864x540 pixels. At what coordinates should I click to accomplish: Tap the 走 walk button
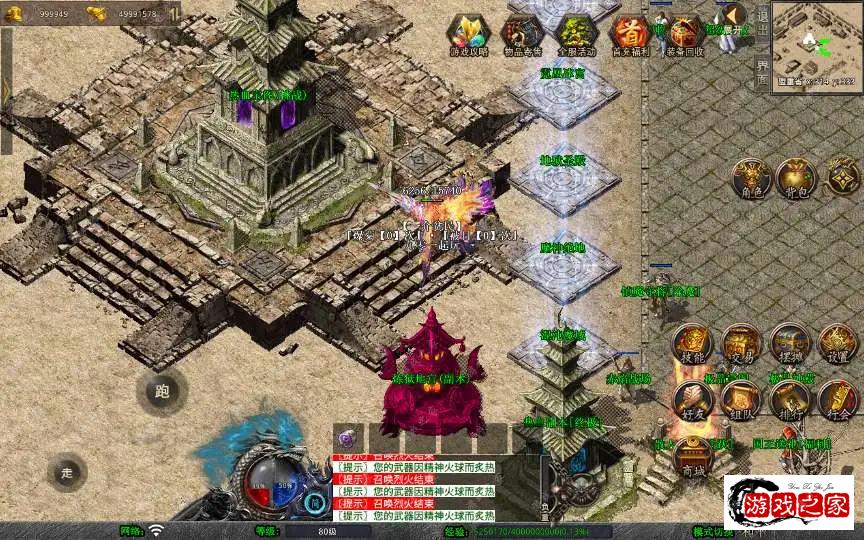(67, 472)
